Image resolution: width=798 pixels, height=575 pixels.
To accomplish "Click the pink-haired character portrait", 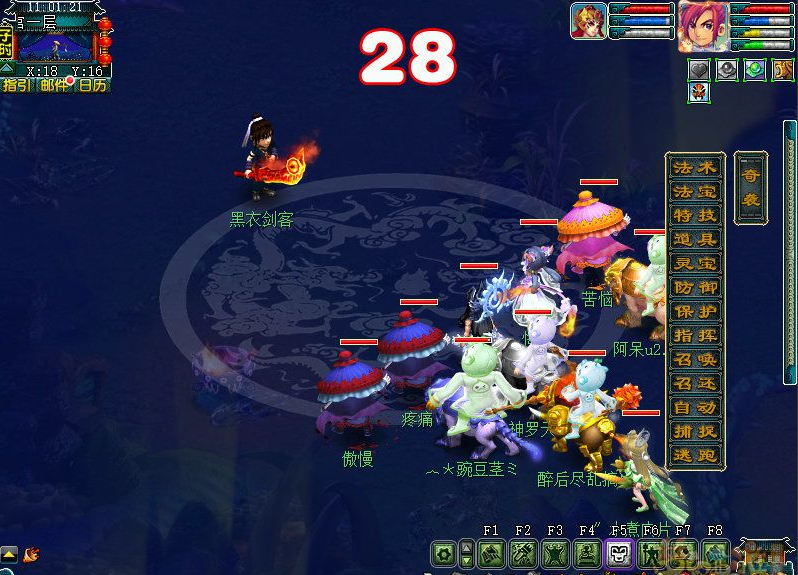I will point(703,25).
